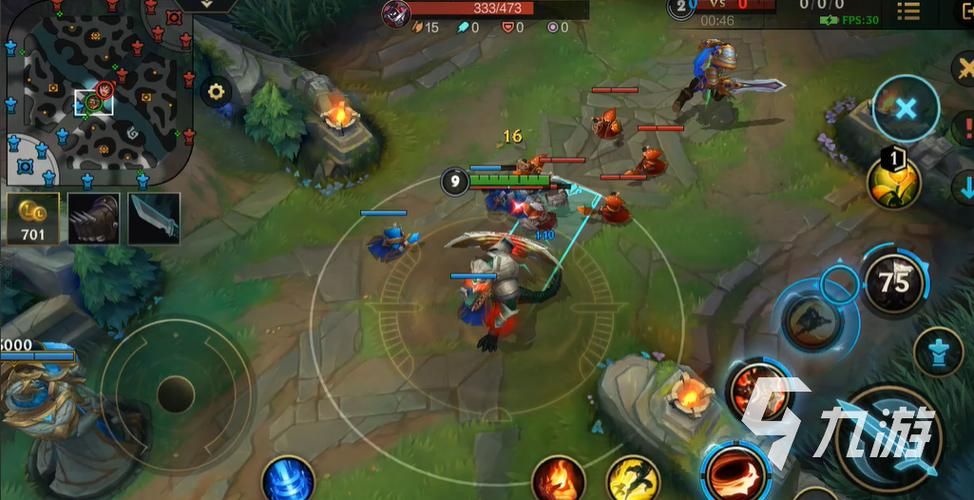Use the yellow plant item with badge 1
The height and width of the screenshot is (500, 974).
tap(894, 182)
